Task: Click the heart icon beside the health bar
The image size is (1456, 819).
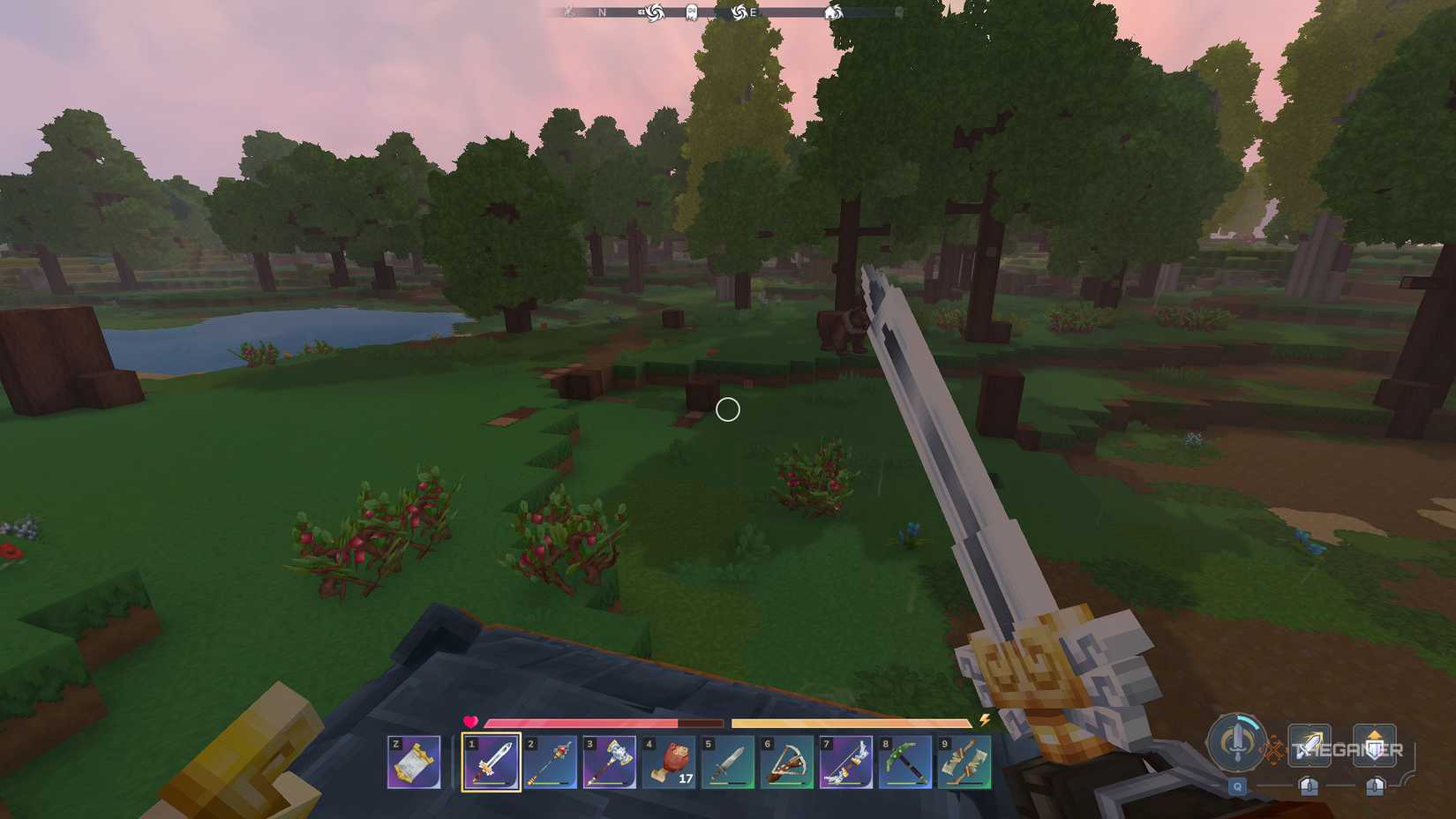Action: [x=468, y=721]
